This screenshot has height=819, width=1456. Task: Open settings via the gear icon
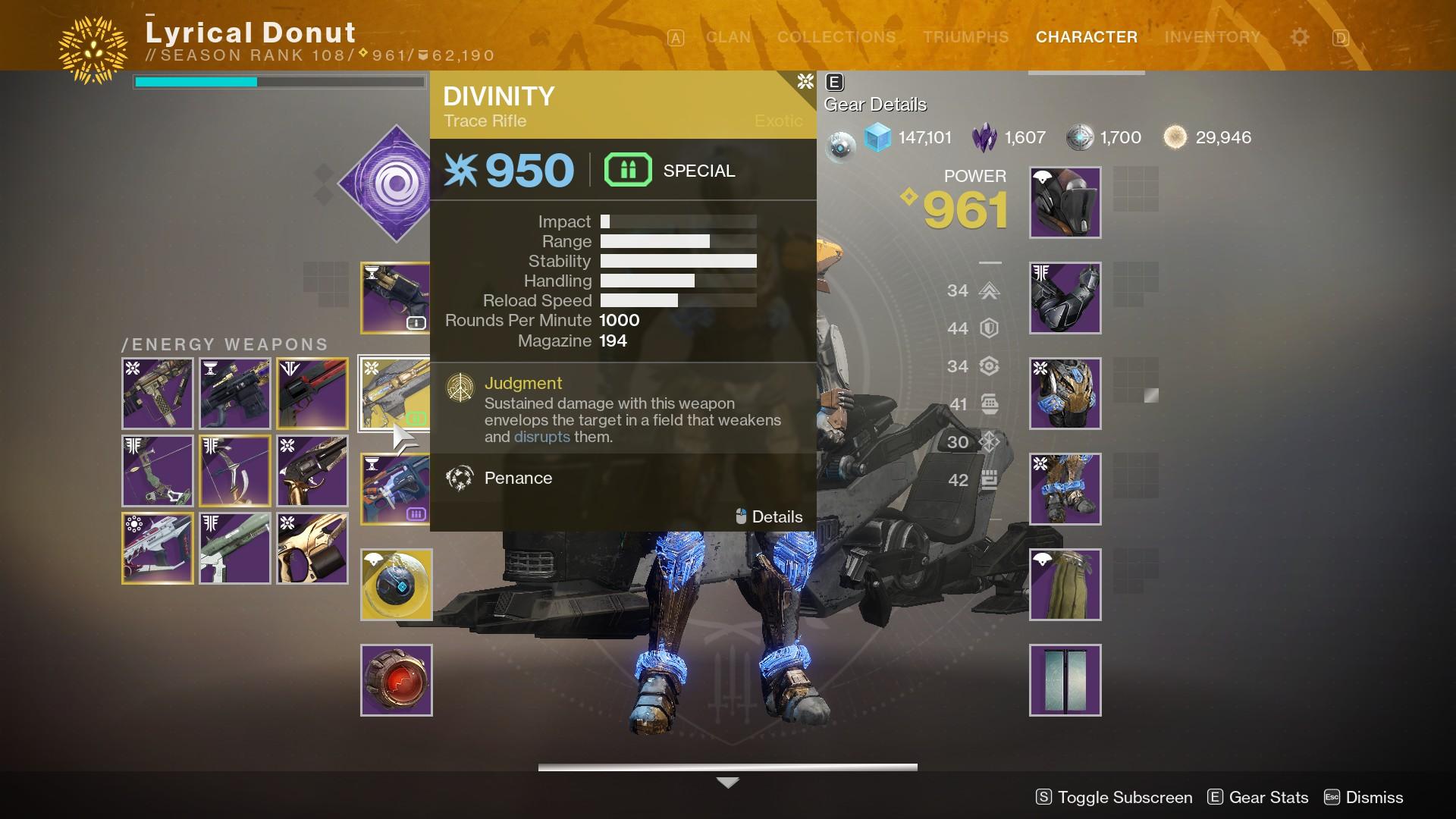(1299, 37)
